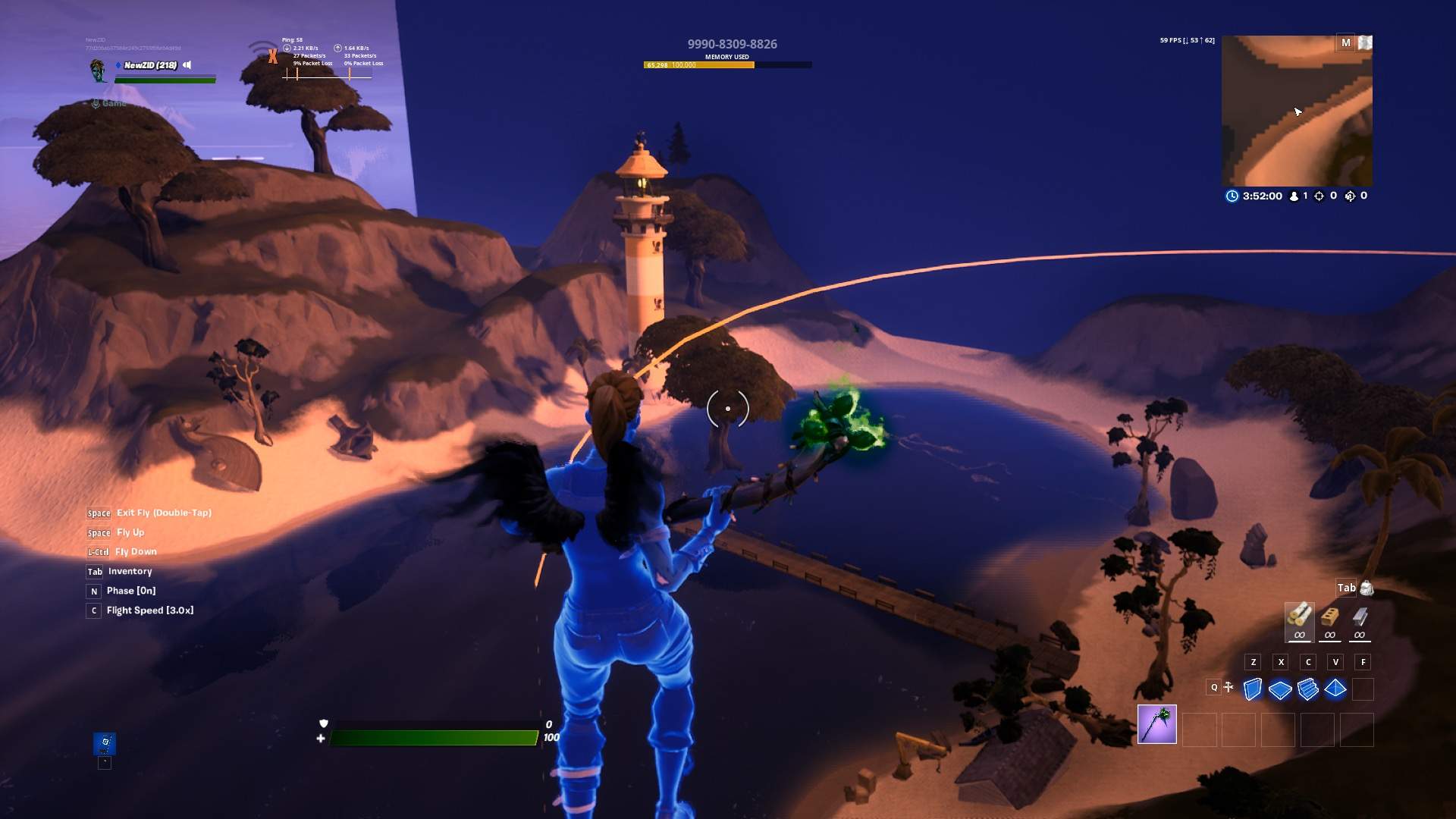Switch to brick building material
Image resolution: width=1456 pixels, height=819 pixels.
point(1329,617)
